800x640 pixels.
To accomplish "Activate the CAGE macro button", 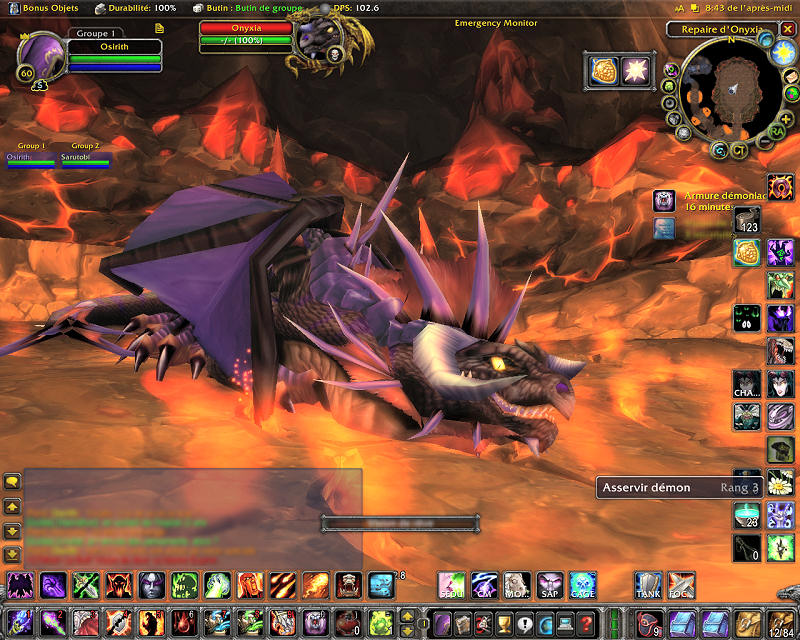I will click(582, 585).
